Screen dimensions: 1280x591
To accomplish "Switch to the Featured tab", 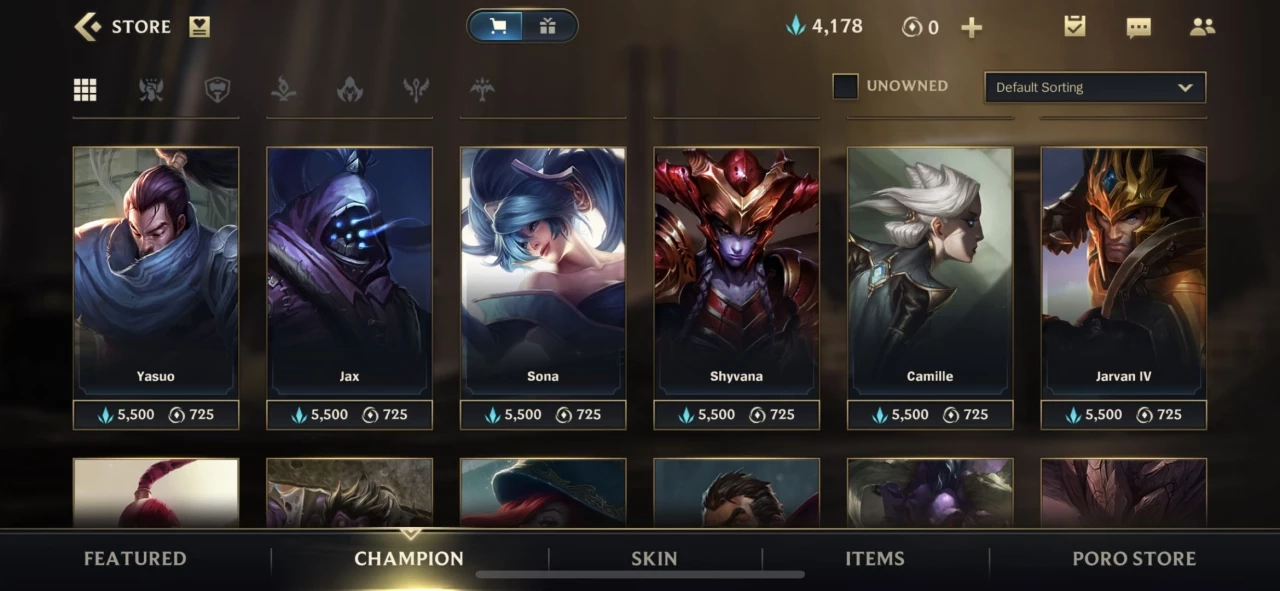I will click(135, 559).
